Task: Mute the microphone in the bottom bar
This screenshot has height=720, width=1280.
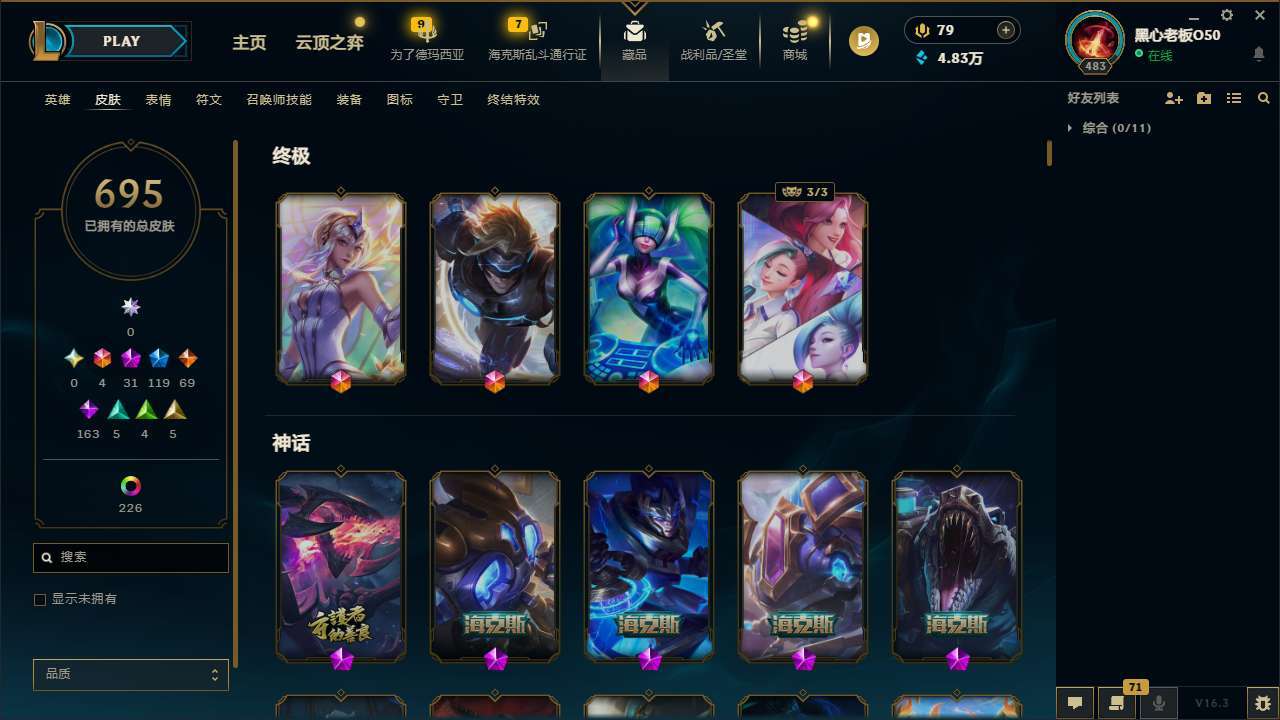Action: pyautogui.click(x=1157, y=703)
